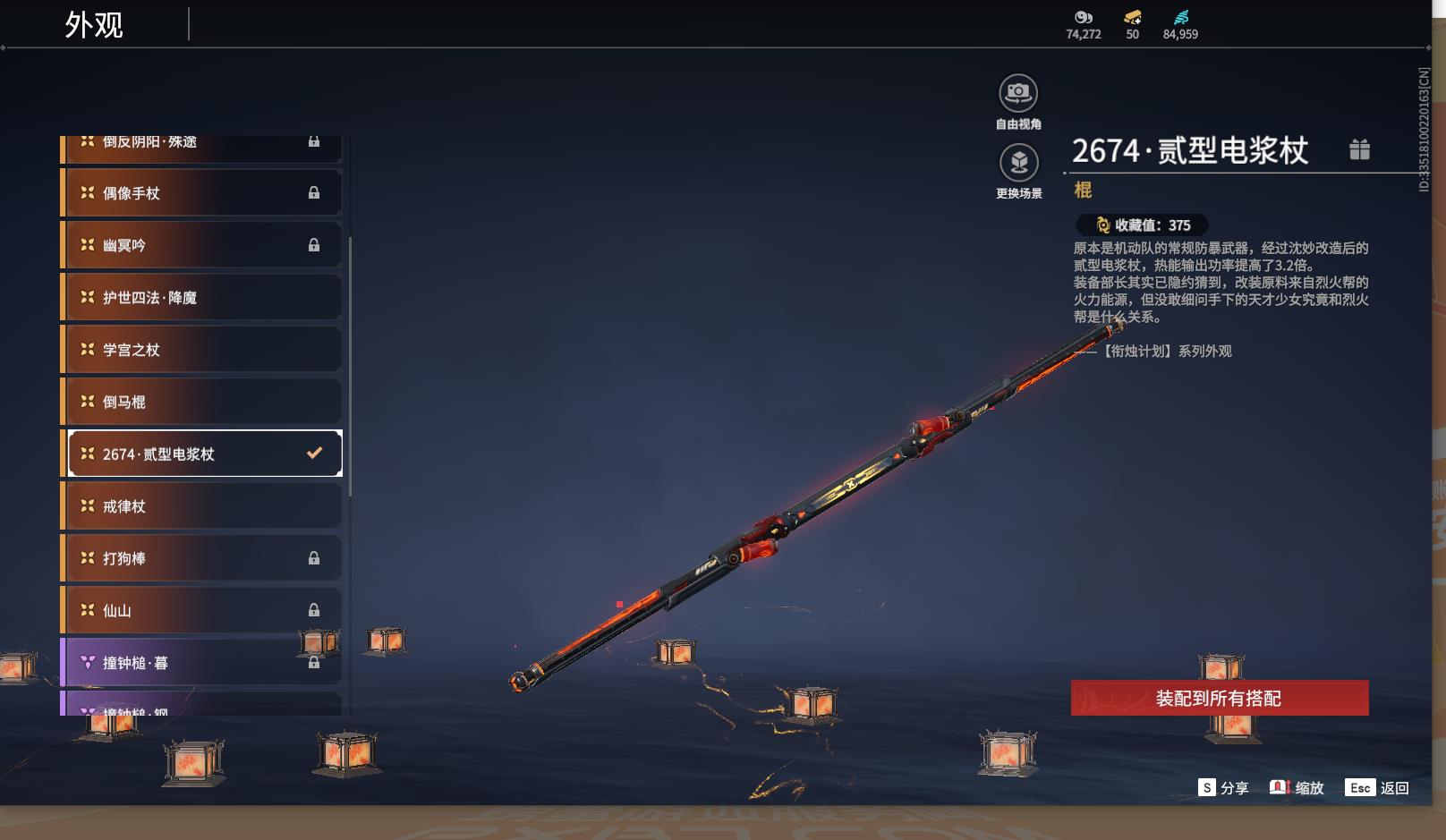The image size is (1446, 840).
Task: Select the 仙山 appearance row
Action: click(202, 610)
